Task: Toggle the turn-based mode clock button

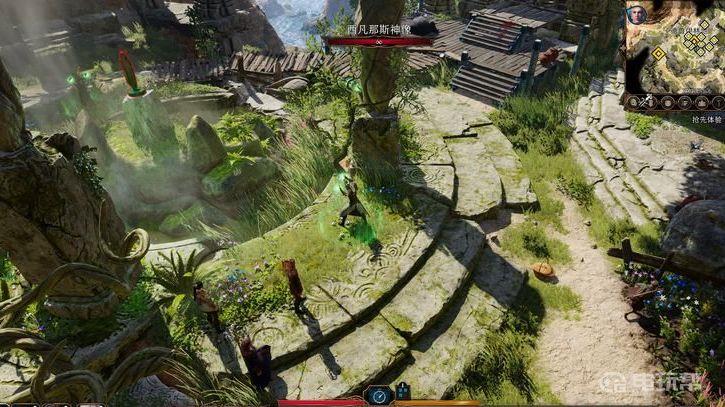Action: click(x=379, y=394)
